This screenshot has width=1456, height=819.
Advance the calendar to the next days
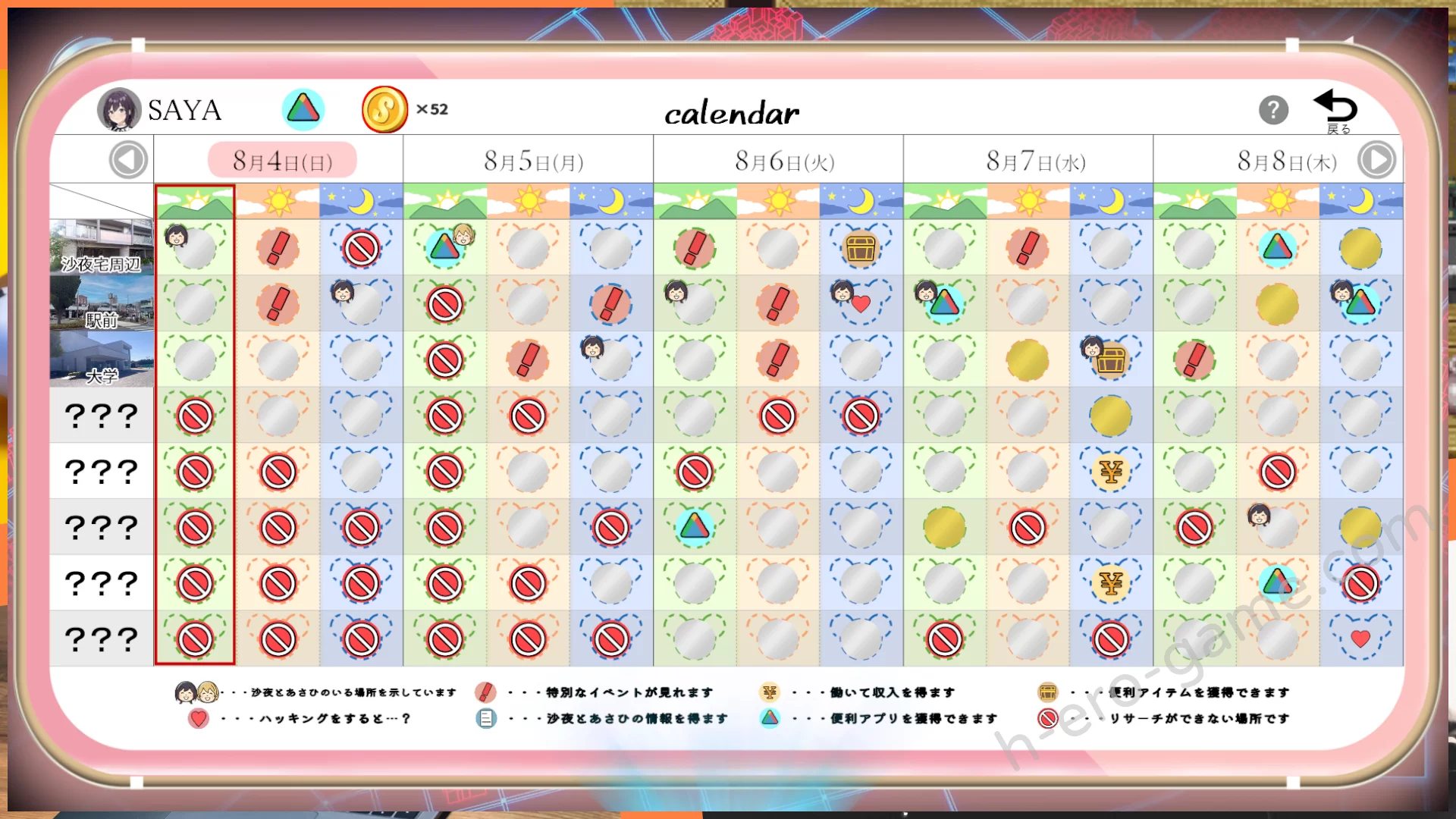(x=1376, y=161)
